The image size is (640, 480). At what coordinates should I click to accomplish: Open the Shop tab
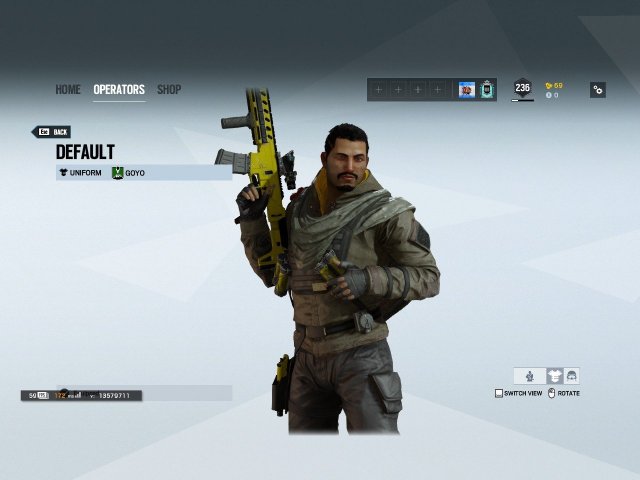(169, 90)
